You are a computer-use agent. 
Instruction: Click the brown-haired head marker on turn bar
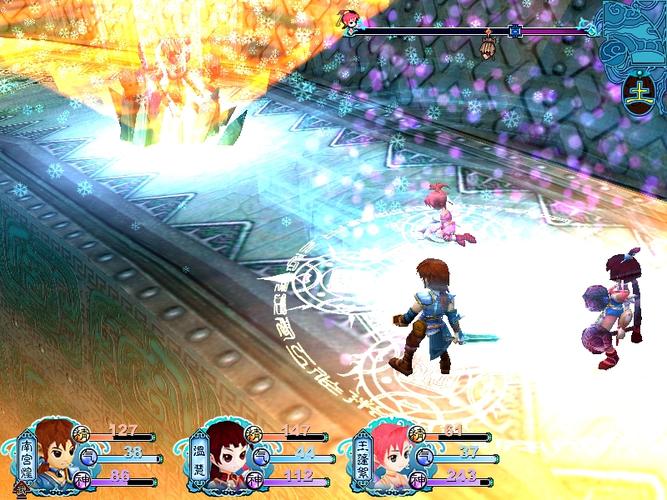pyautogui.click(x=488, y=46)
